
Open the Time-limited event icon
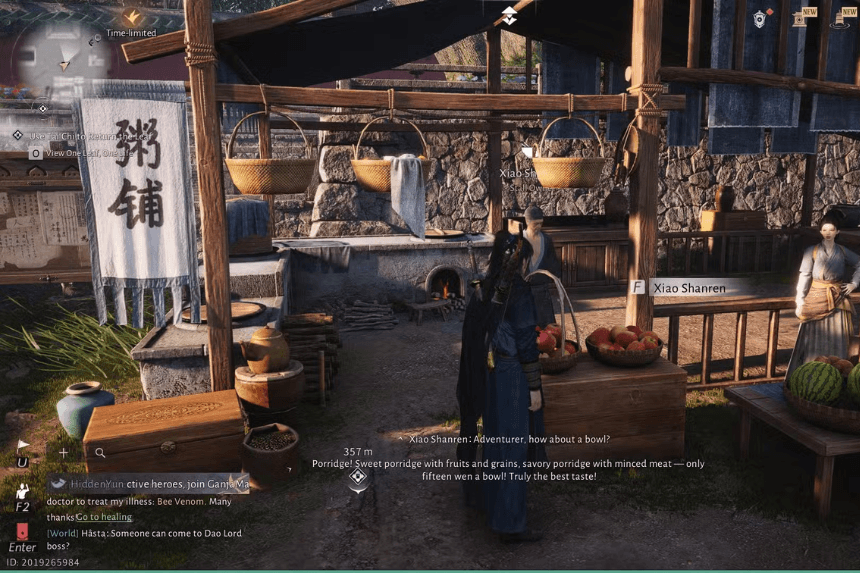click(x=131, y=18)
